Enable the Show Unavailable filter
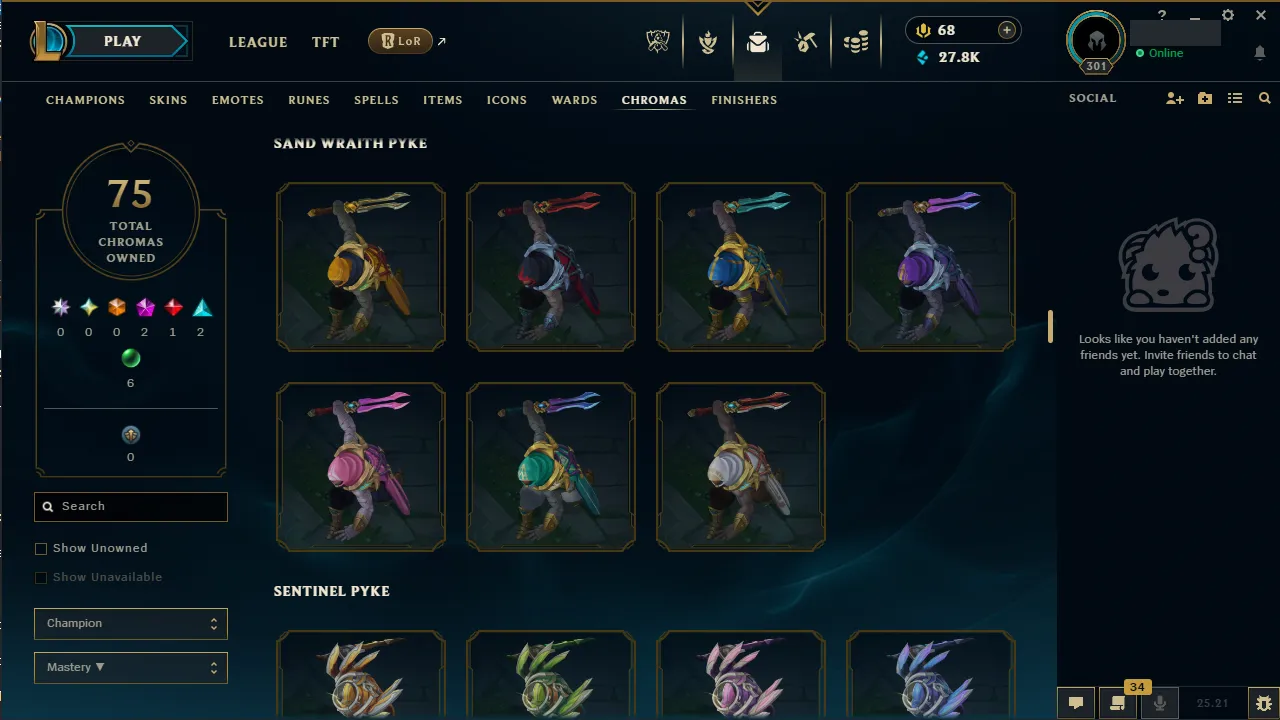Viewport: 1280px width, 720px height. click(x=41, y=577)
